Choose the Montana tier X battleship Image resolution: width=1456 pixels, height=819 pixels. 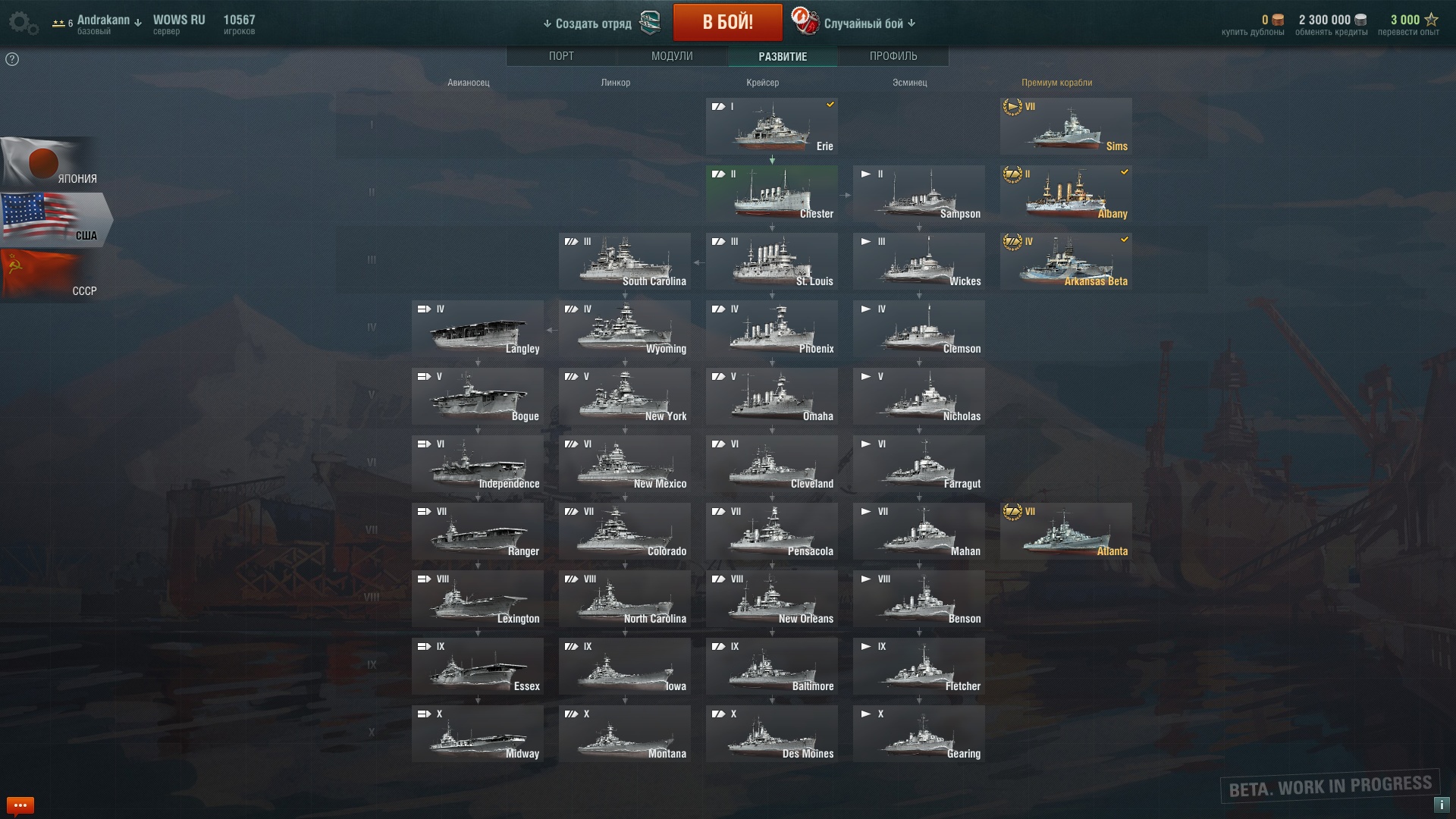pos(624,734)
